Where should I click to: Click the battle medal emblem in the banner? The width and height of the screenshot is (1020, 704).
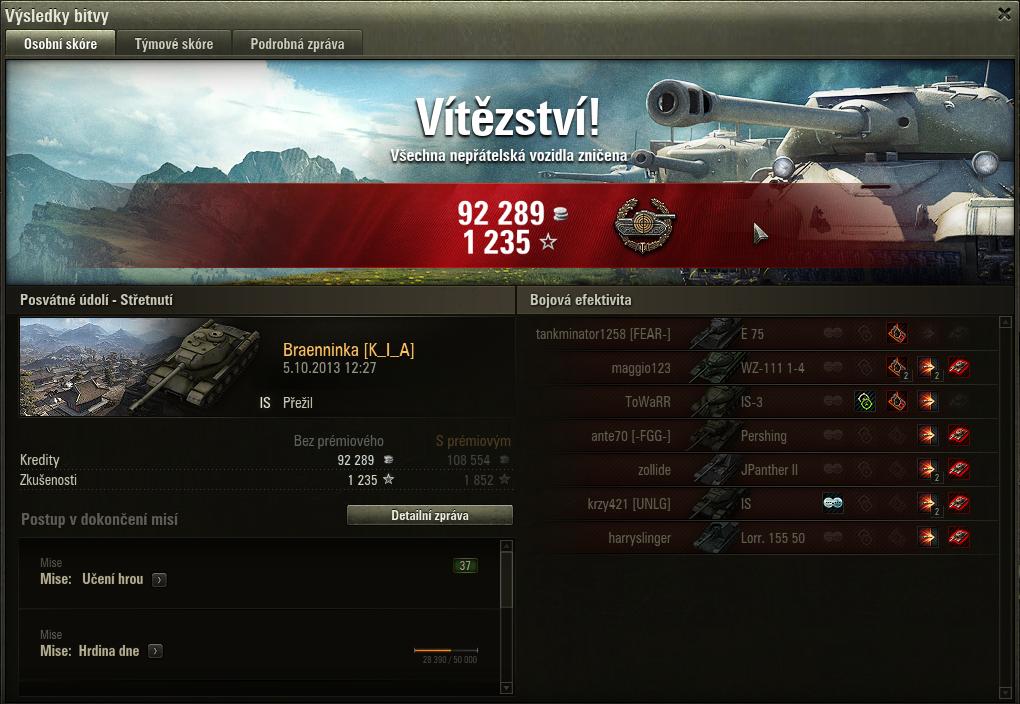click(644, 226)
